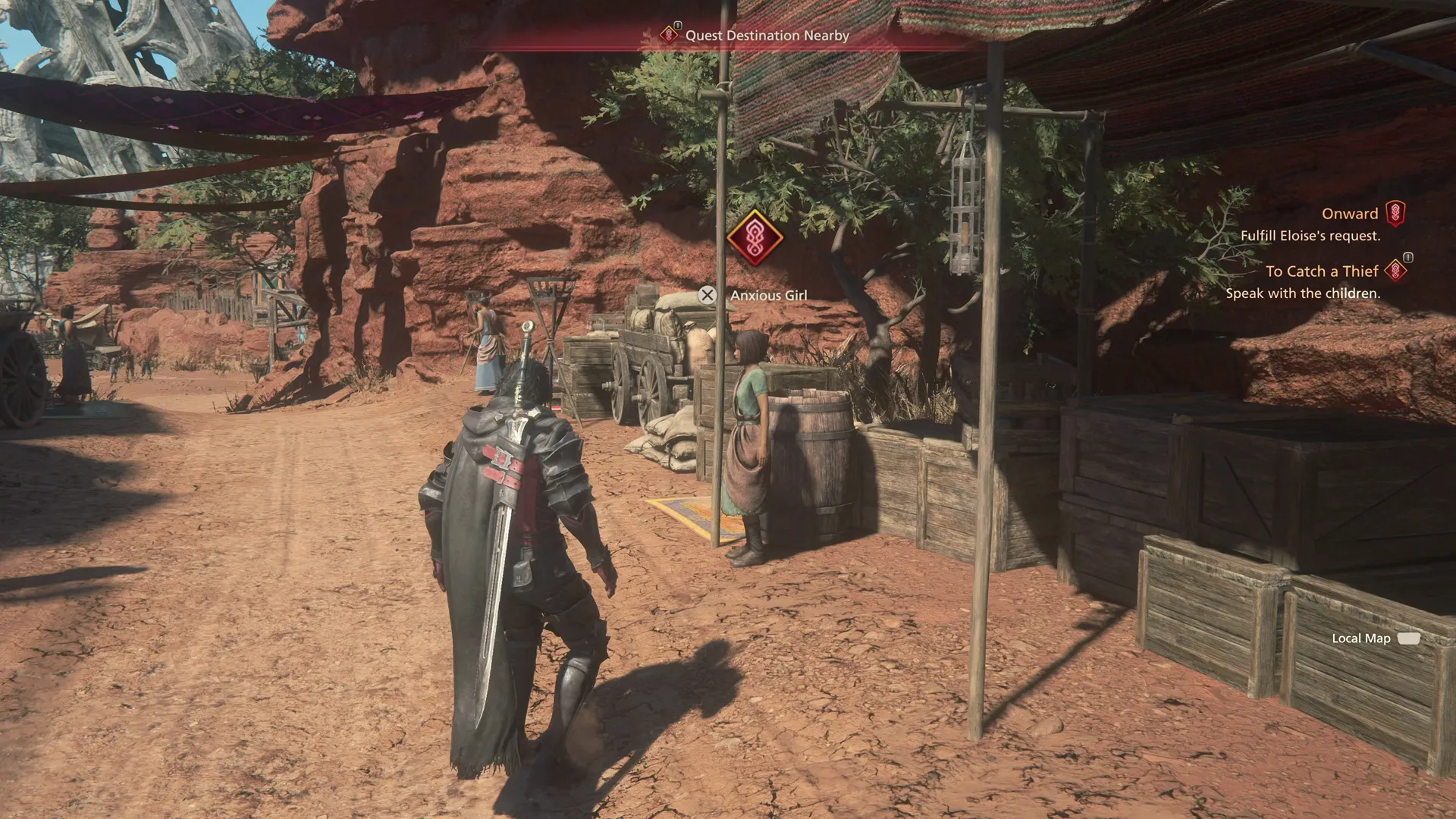The image size is (1456, 819).
Task: Click the To Catch a Thief diamond icon
Action: [1395, 271]
